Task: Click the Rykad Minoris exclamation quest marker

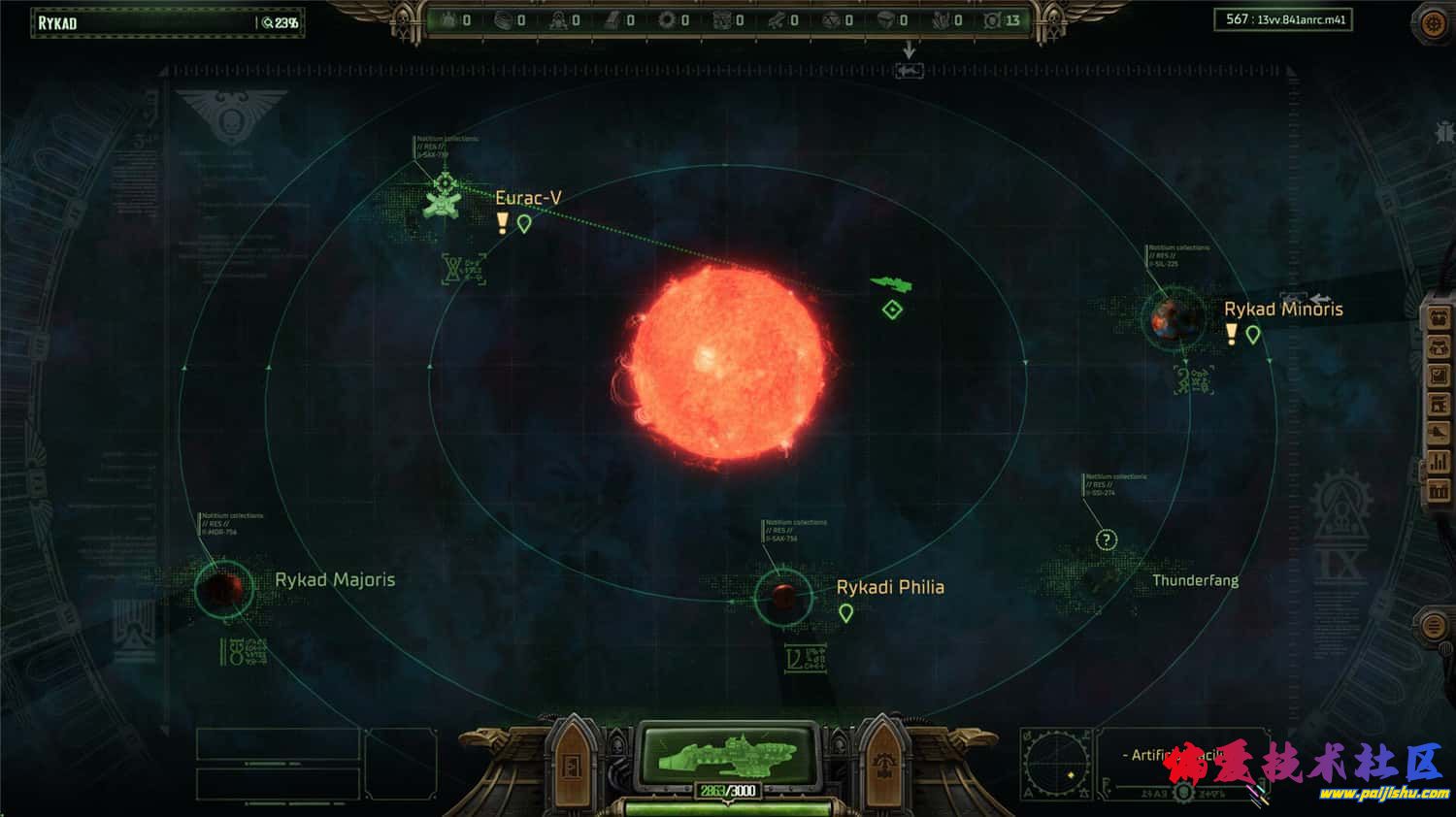Action: 1231,334
